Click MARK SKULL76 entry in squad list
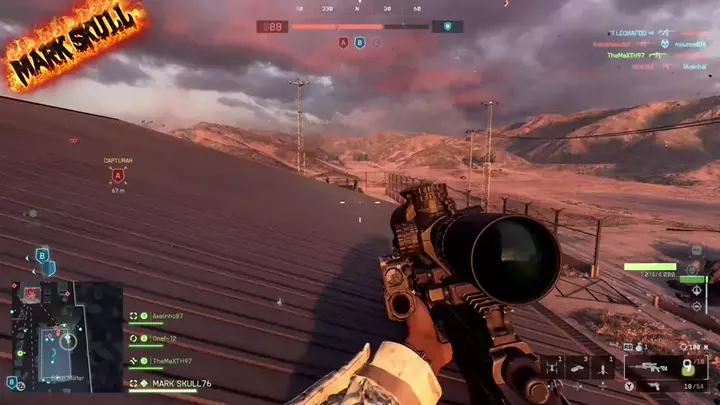This screenshot has width=720, height=405. [x=180, y=383]
